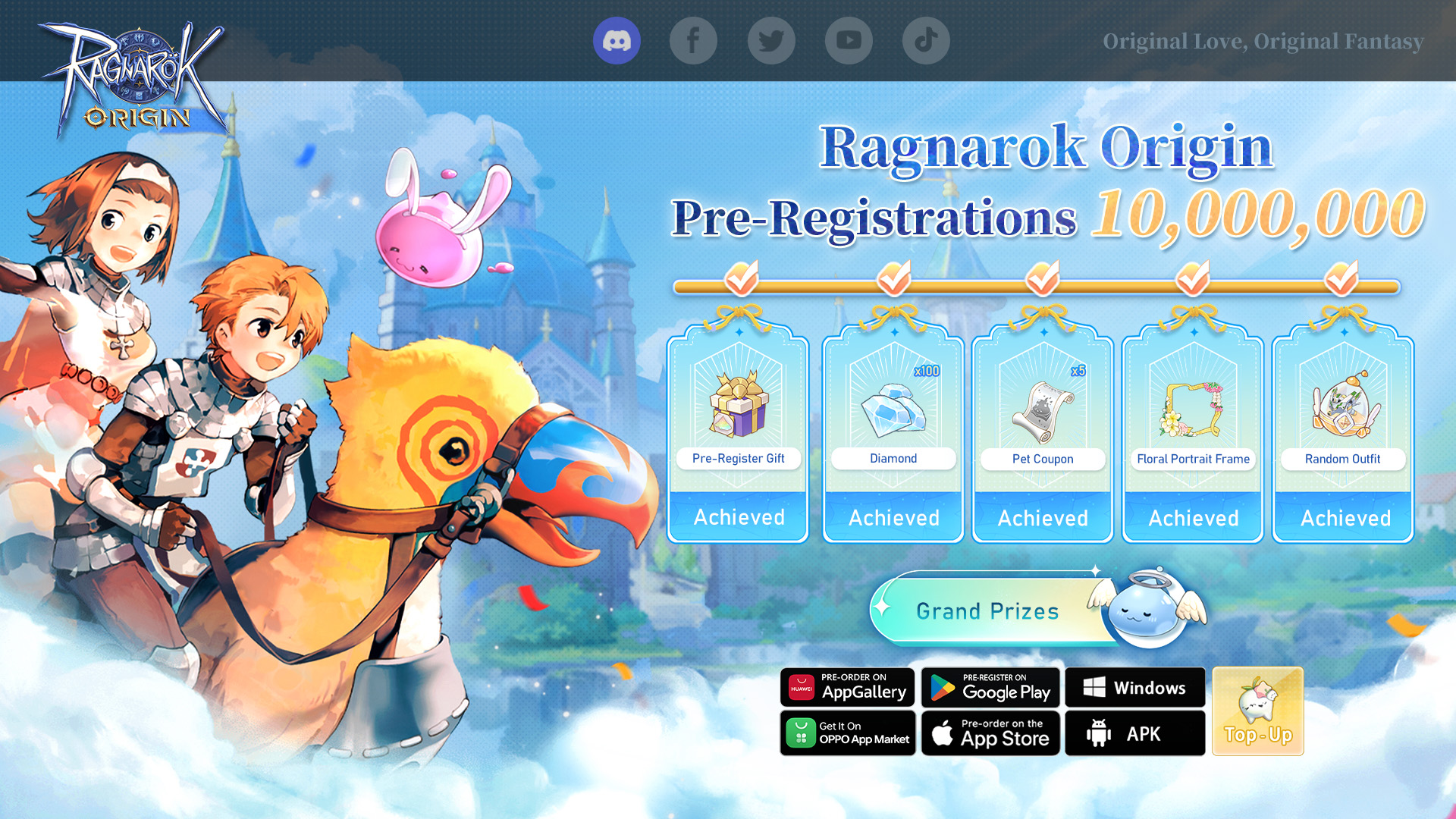Select the Floral Portrait Frame reward icon
Screen dimensions: 1456x819
tap(1192, 409)
